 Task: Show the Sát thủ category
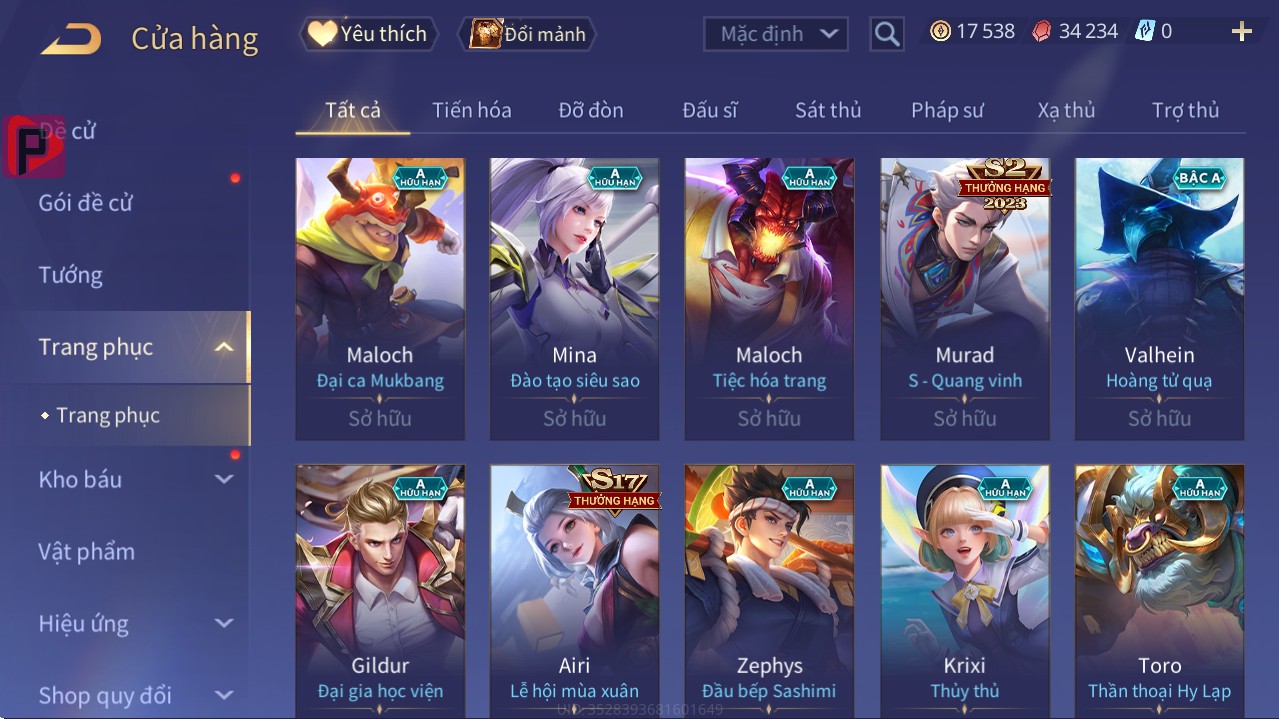point(828,110)
